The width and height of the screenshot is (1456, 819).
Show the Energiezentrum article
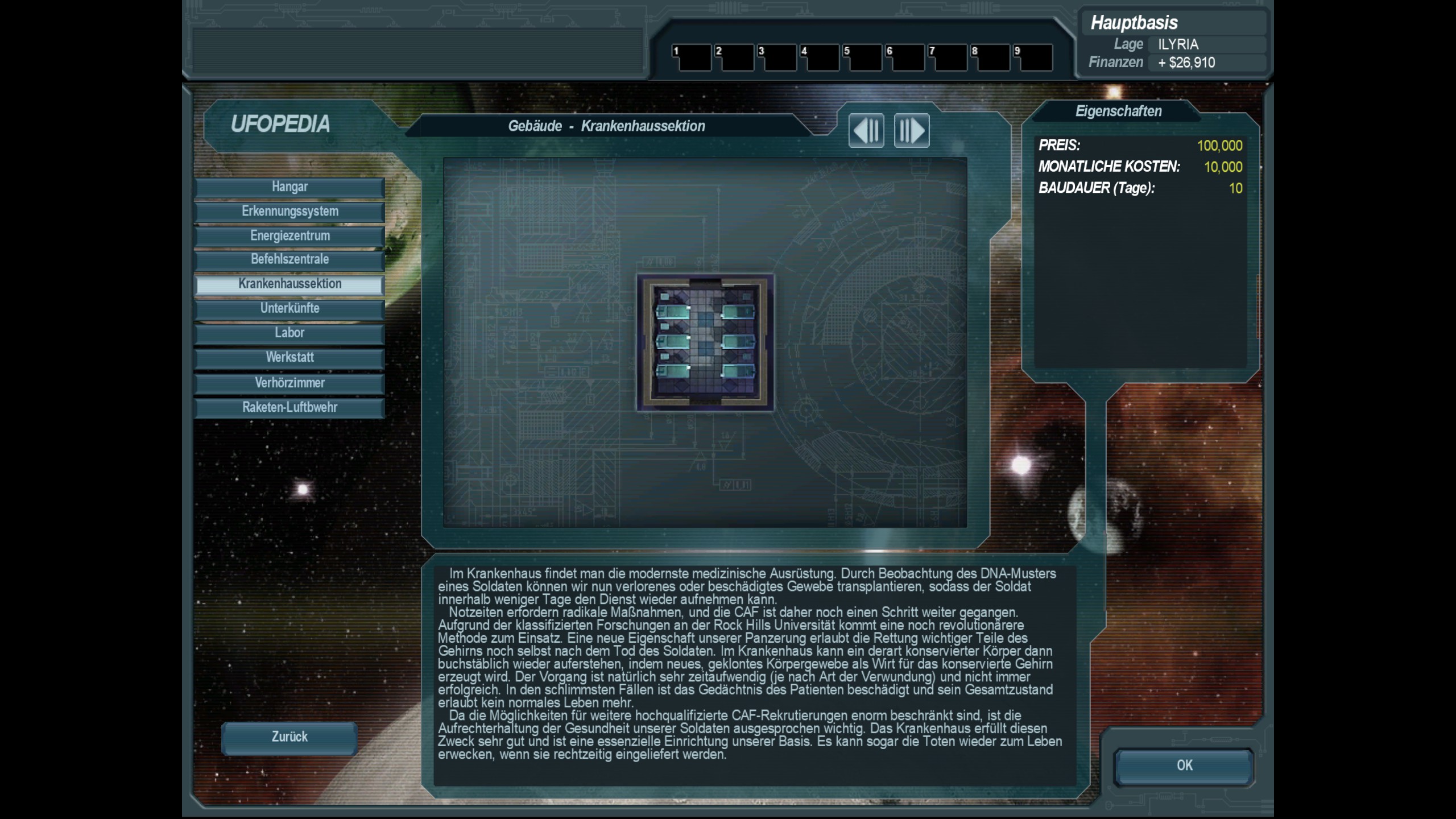pos(289,236)
